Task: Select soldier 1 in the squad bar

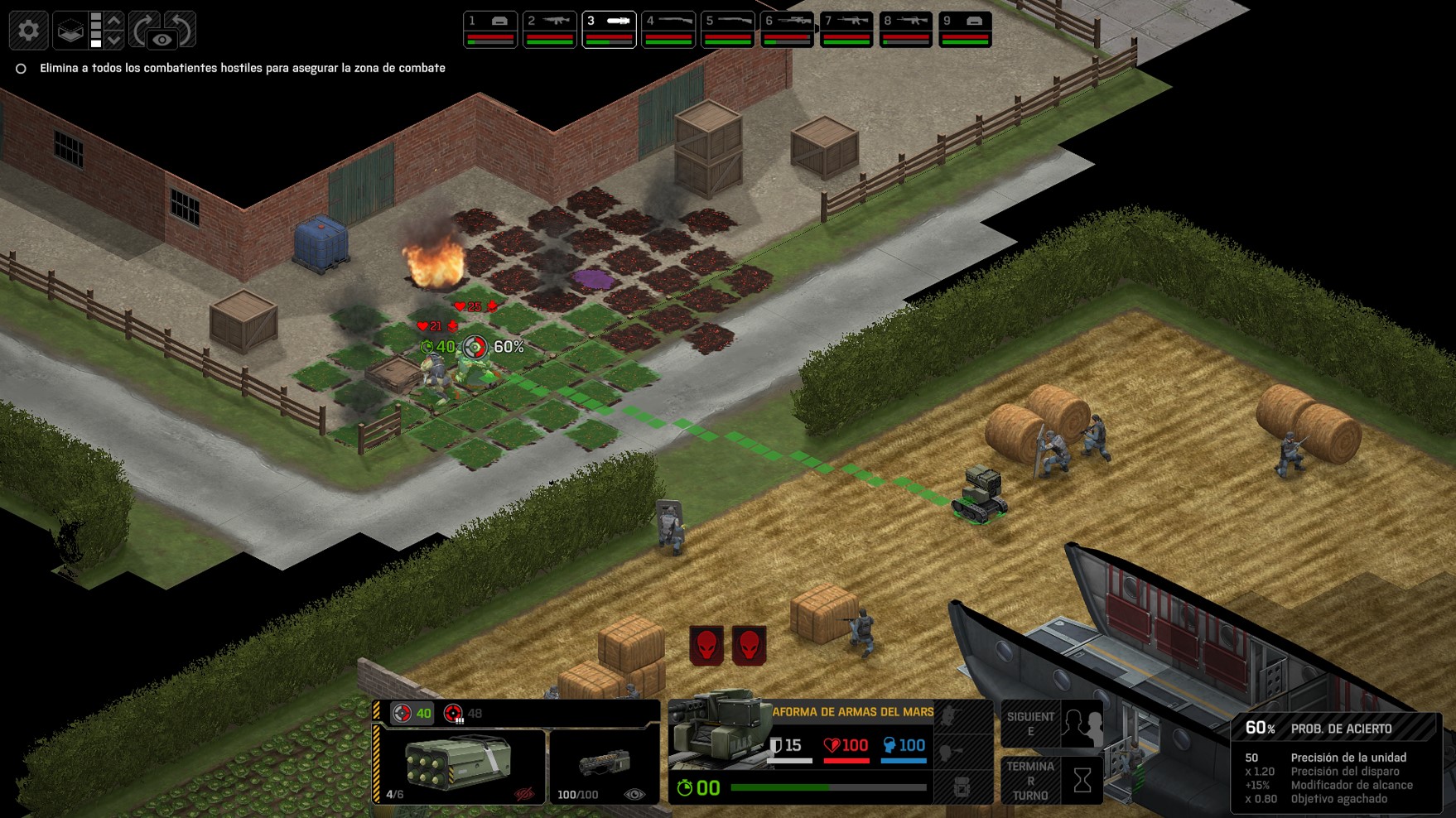Action: click(490, 29)
